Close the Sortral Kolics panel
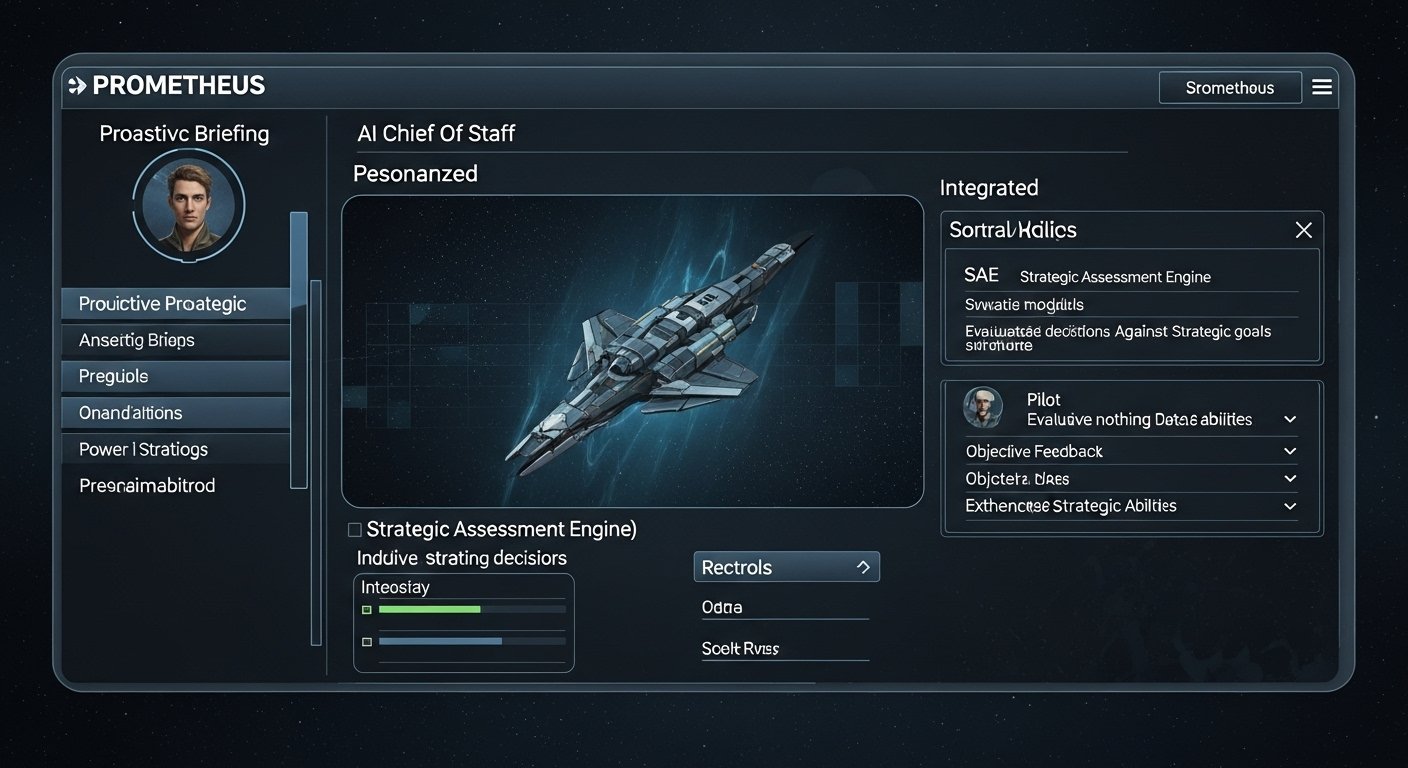Screen dimensions: 1408x768 [1303, 231]
